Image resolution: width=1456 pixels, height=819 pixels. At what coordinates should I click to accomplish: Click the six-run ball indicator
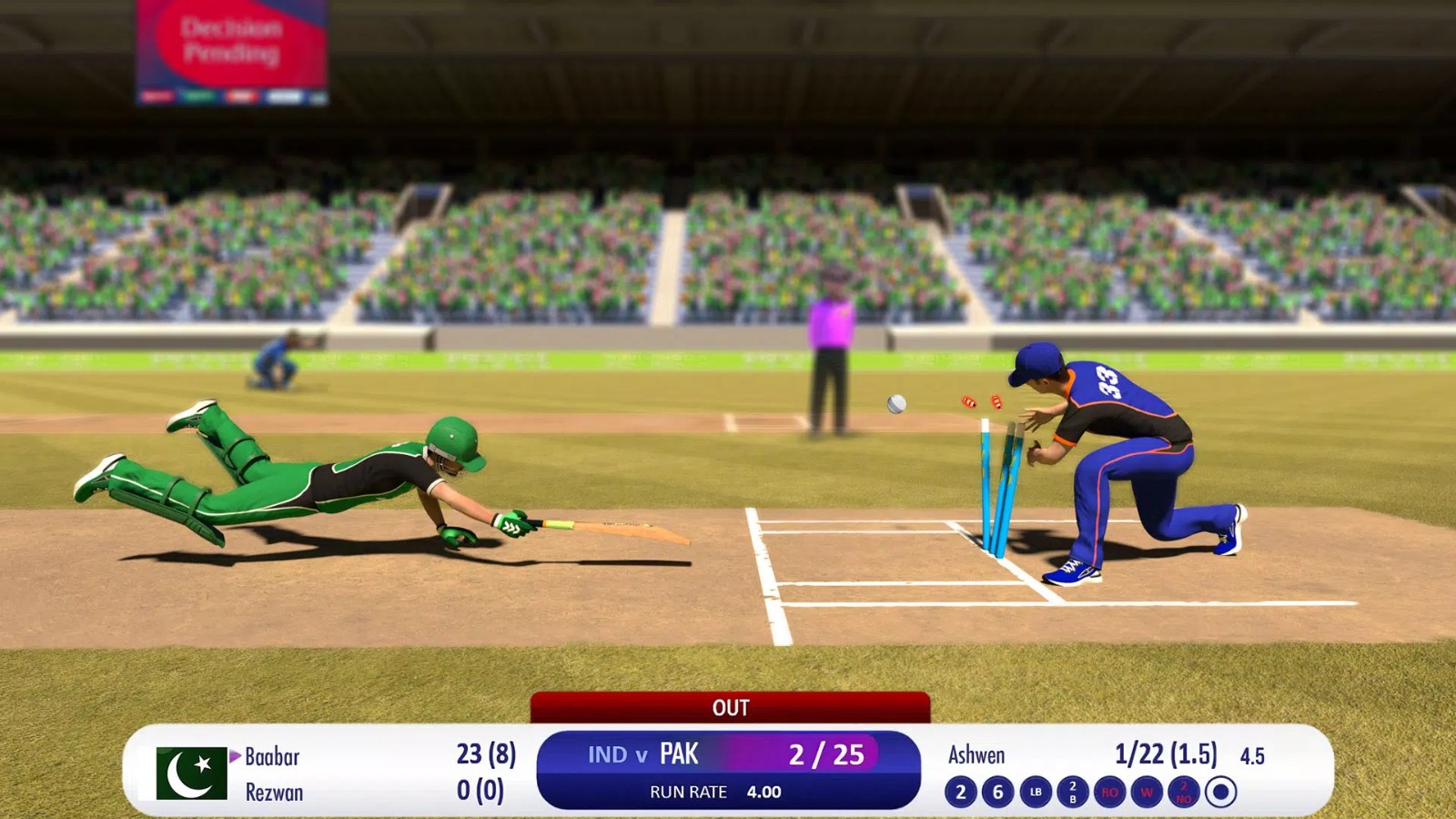click(x=996, y=790)
